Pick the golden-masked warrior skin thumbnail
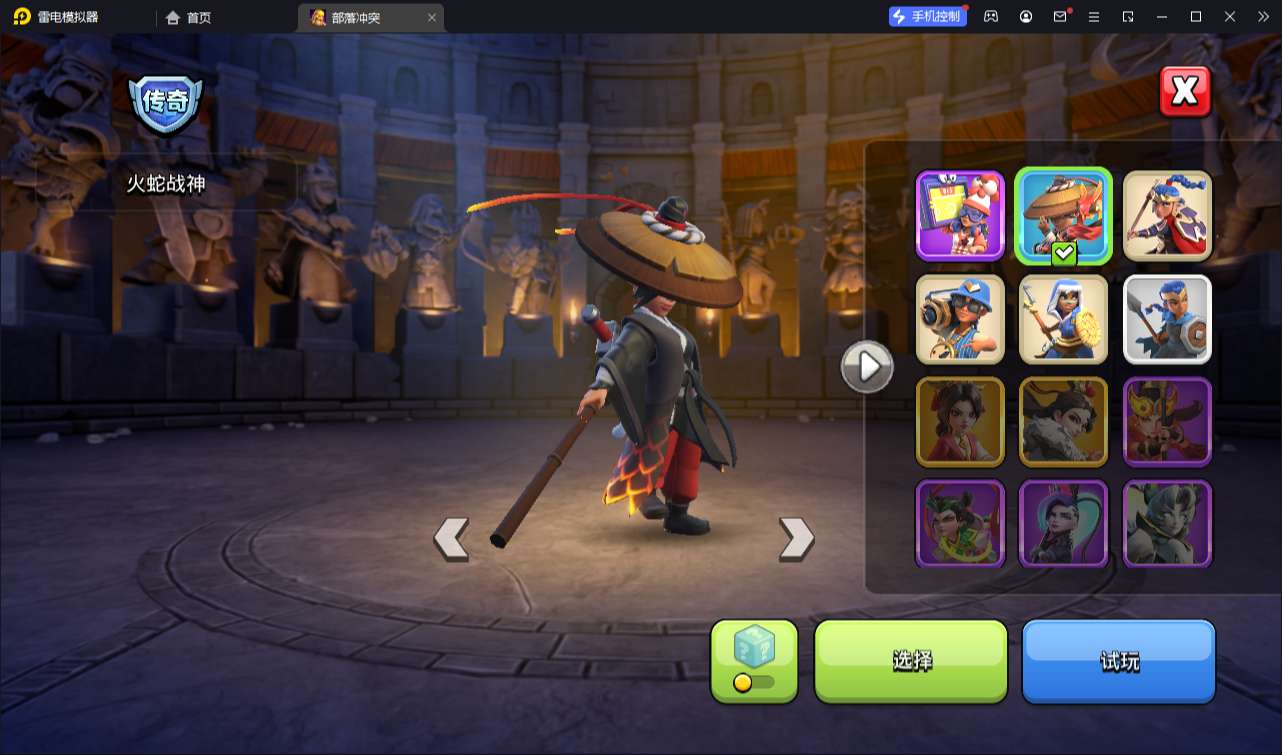1282x755 pixels. coord(1167,422)
